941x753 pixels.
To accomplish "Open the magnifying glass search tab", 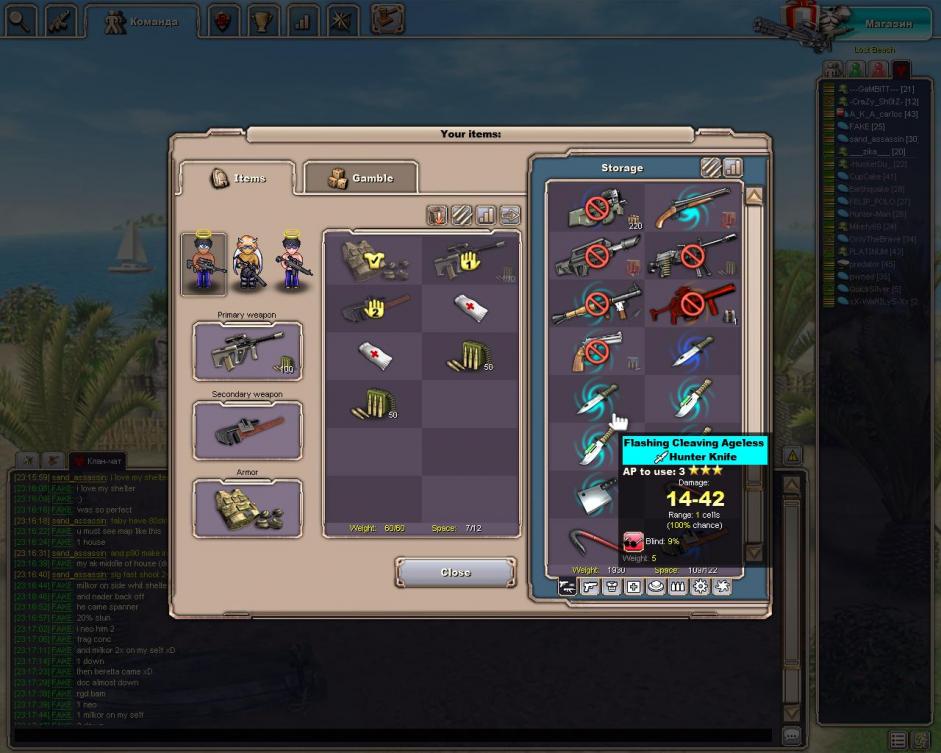I will click(20, 20).
